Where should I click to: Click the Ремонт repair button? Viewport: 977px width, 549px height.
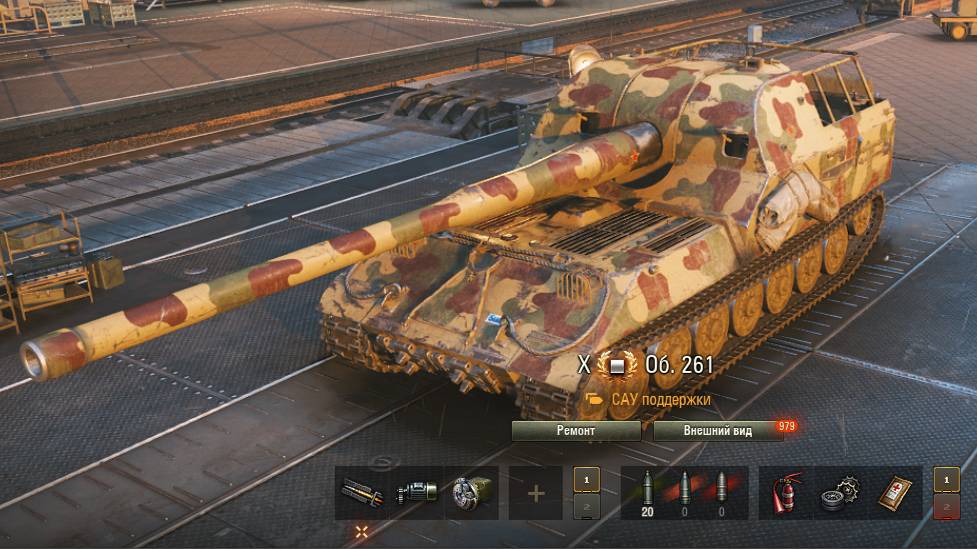(x=576, y=431)
